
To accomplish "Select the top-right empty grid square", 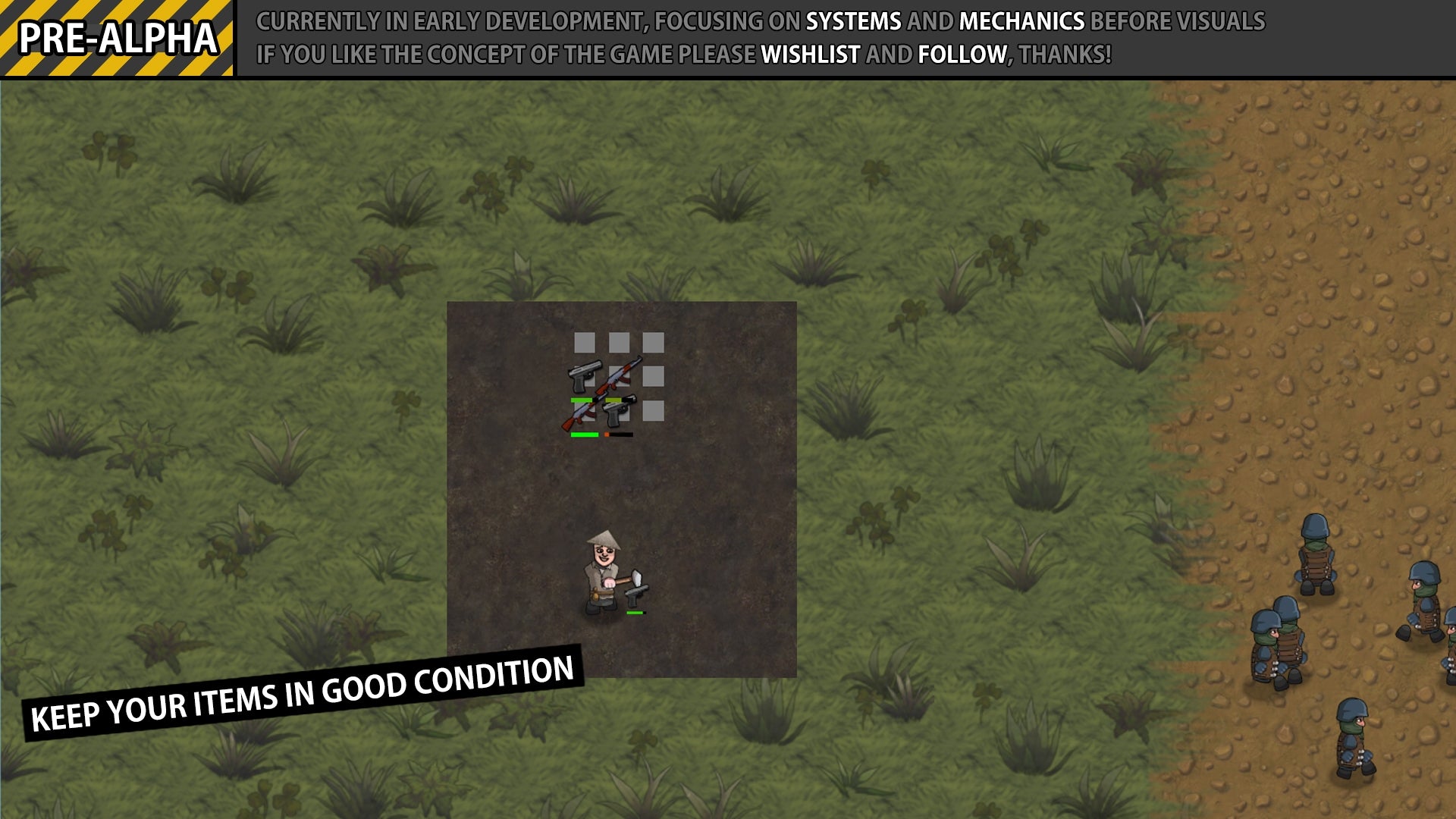I will click(652, 344).
